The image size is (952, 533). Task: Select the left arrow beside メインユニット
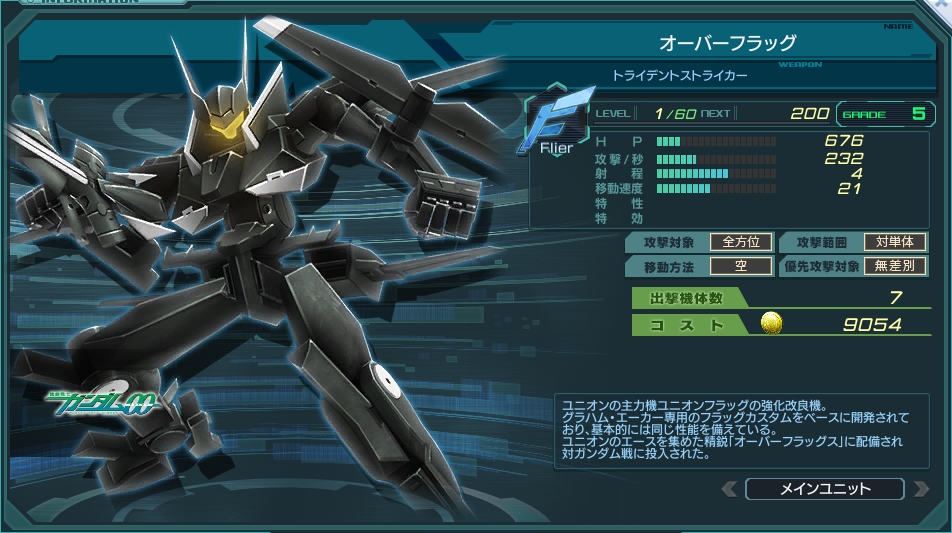tap(730, 489)
